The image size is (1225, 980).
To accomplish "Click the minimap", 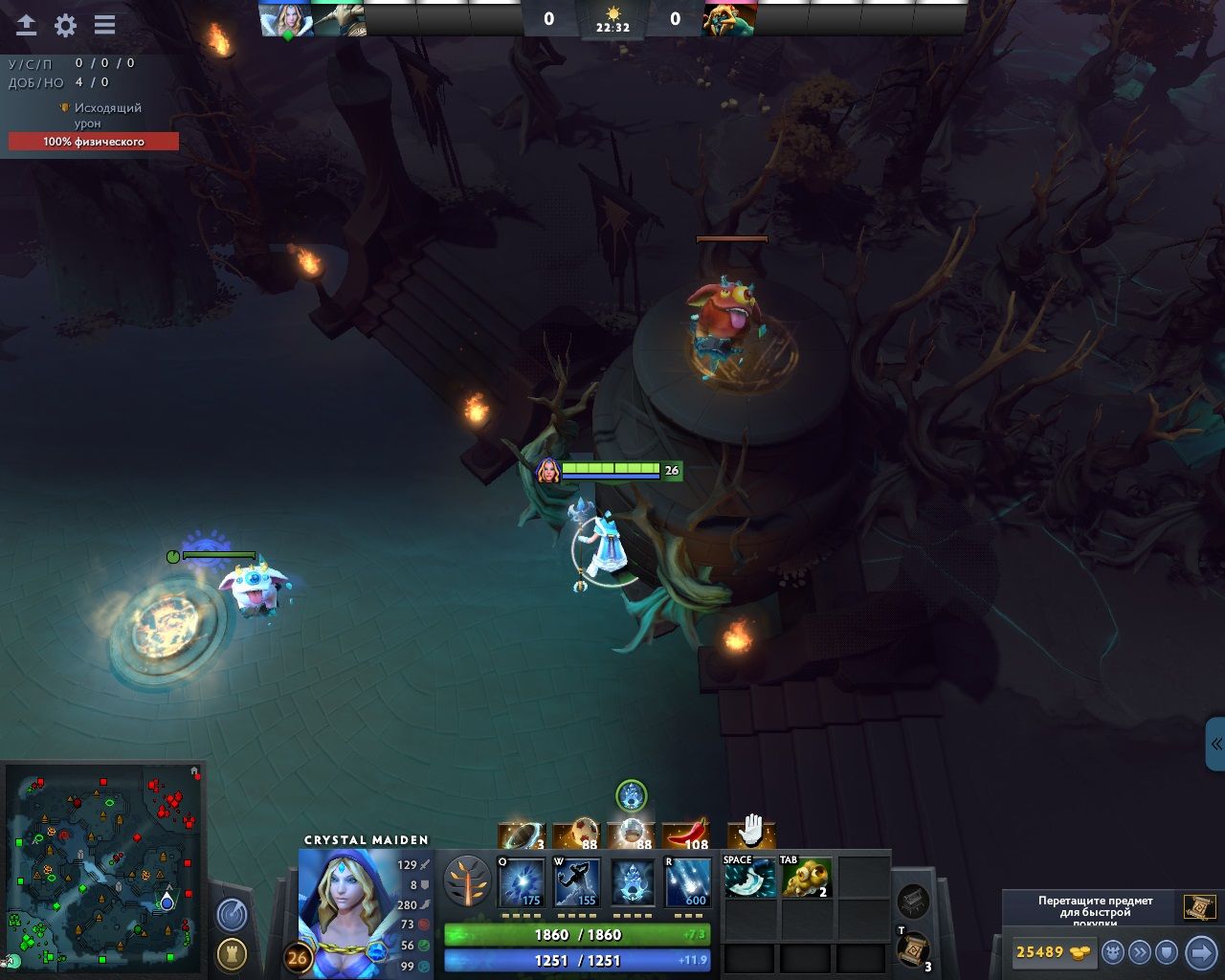I will [x=103, y=867].
